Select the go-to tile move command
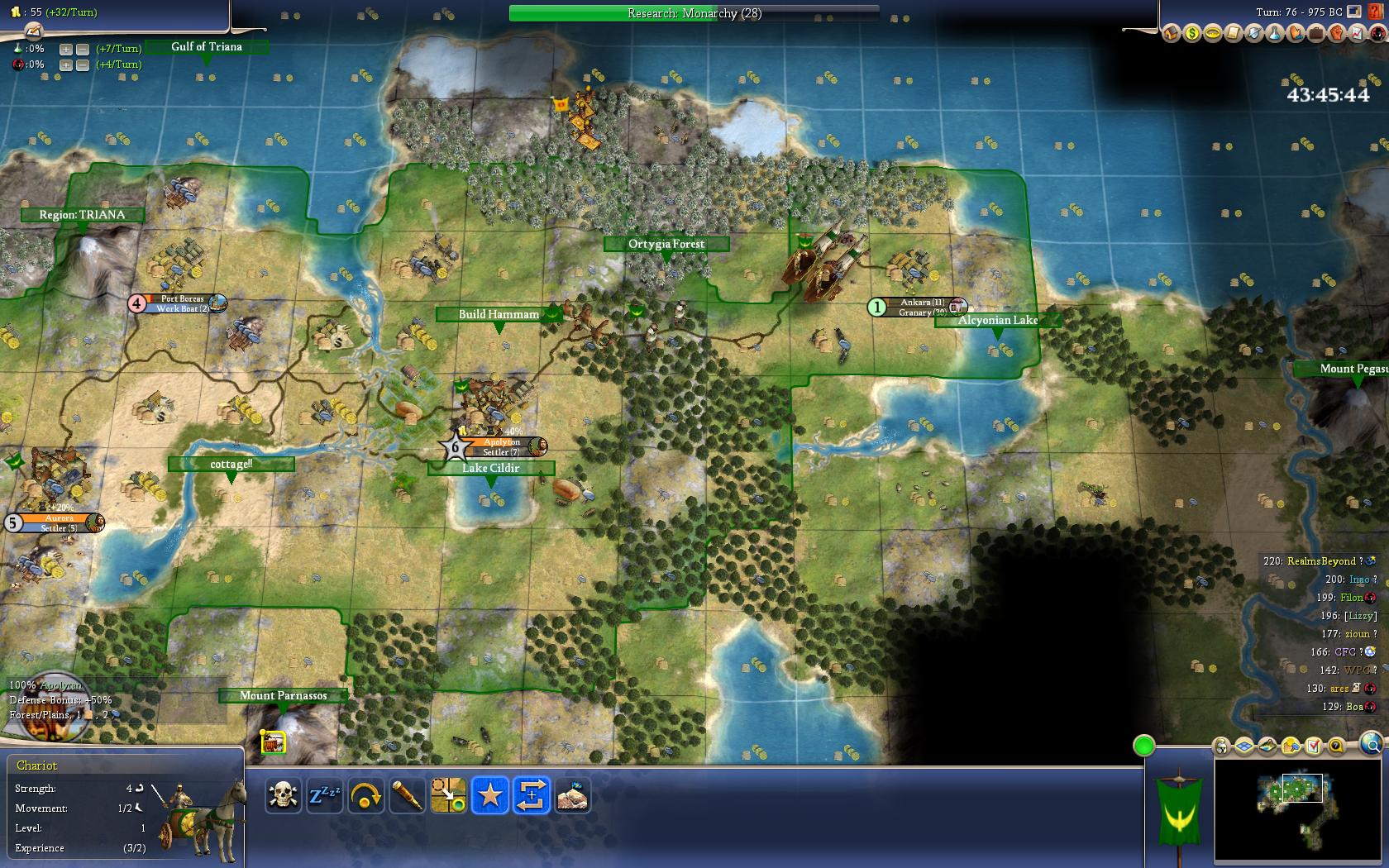 point(448,795)
